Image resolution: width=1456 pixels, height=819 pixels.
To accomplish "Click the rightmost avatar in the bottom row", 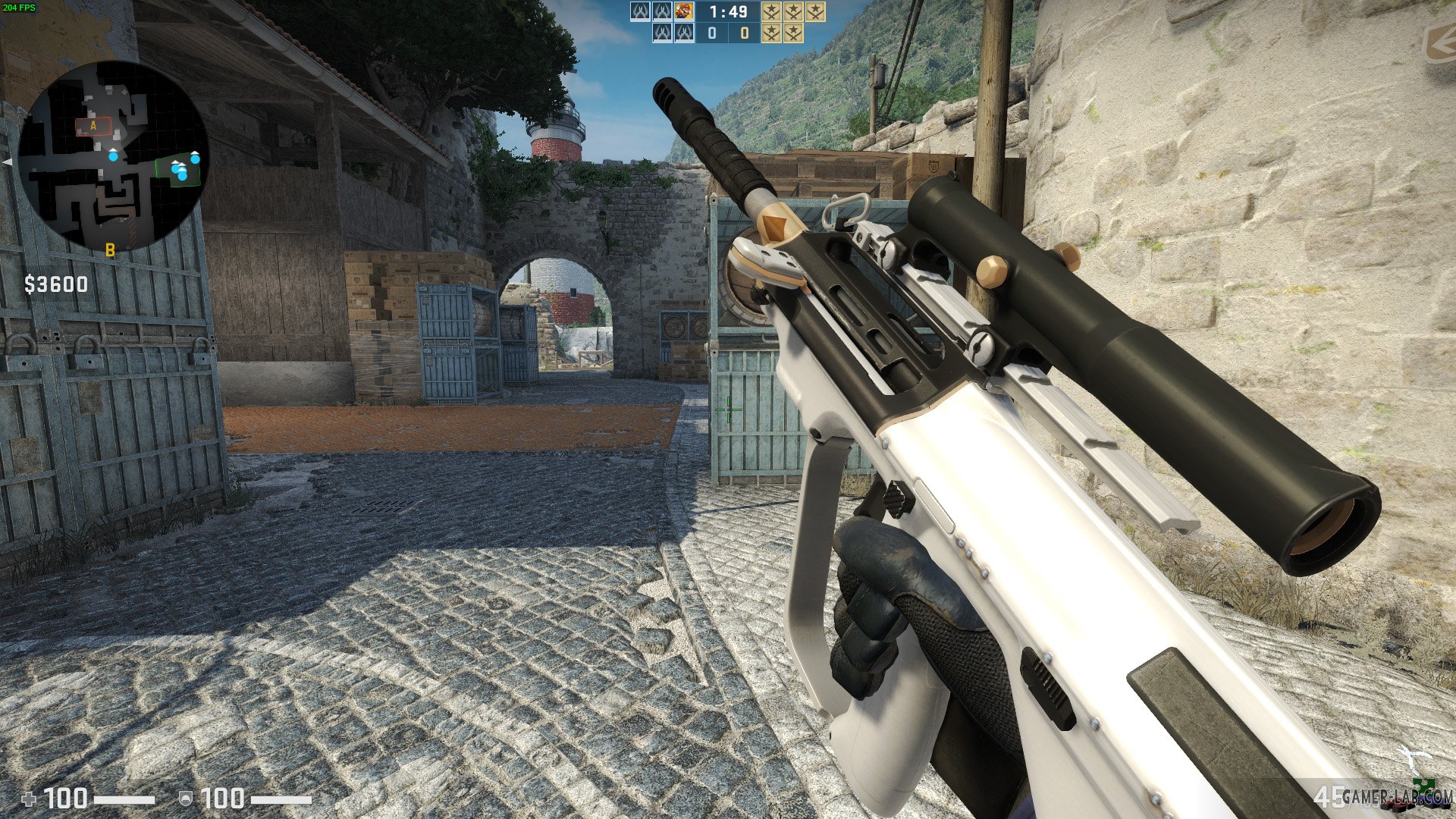I will (x=684, y=33).
